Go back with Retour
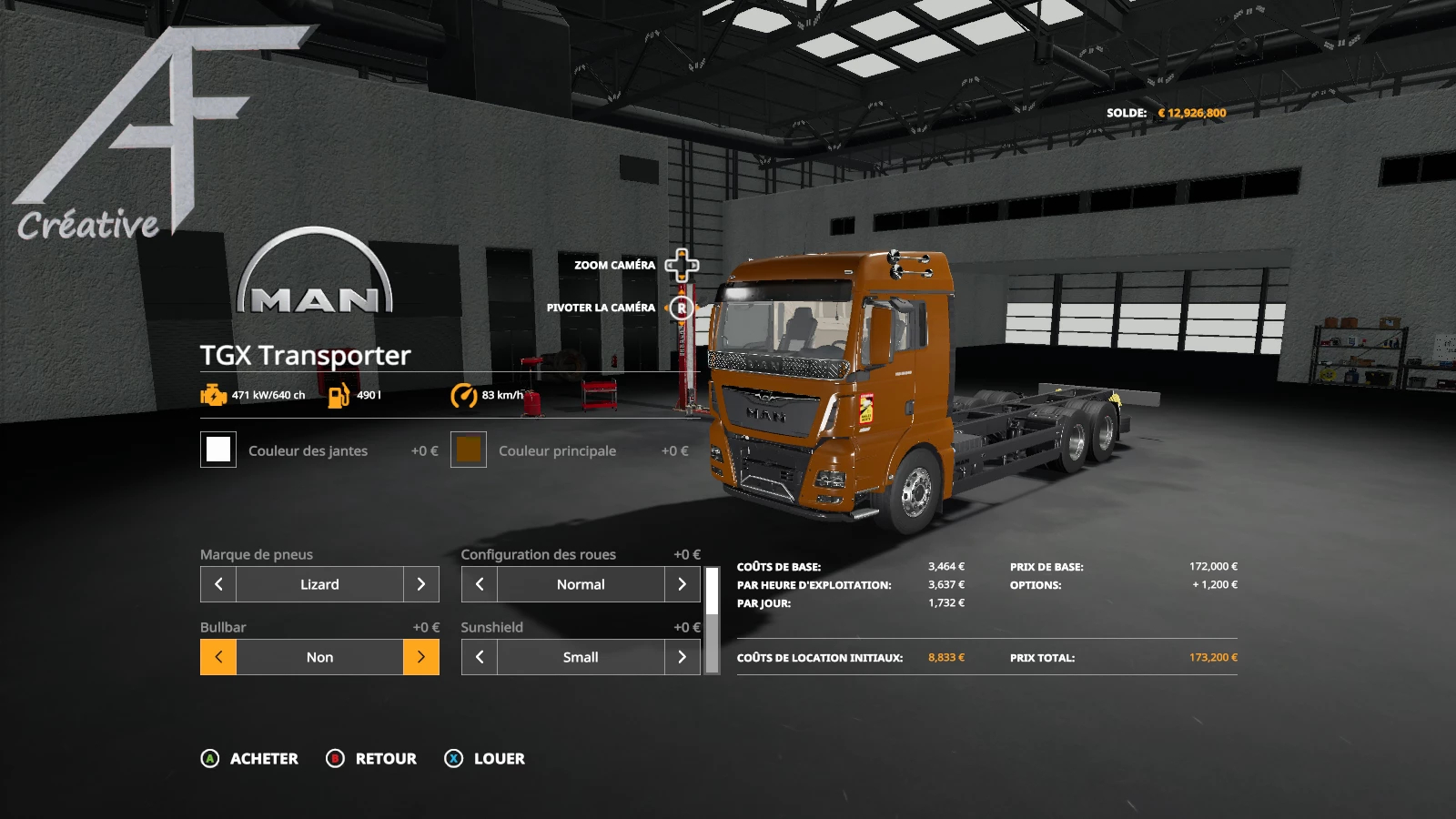Viewport: 1456px width, 819px height. pos(371,759)
